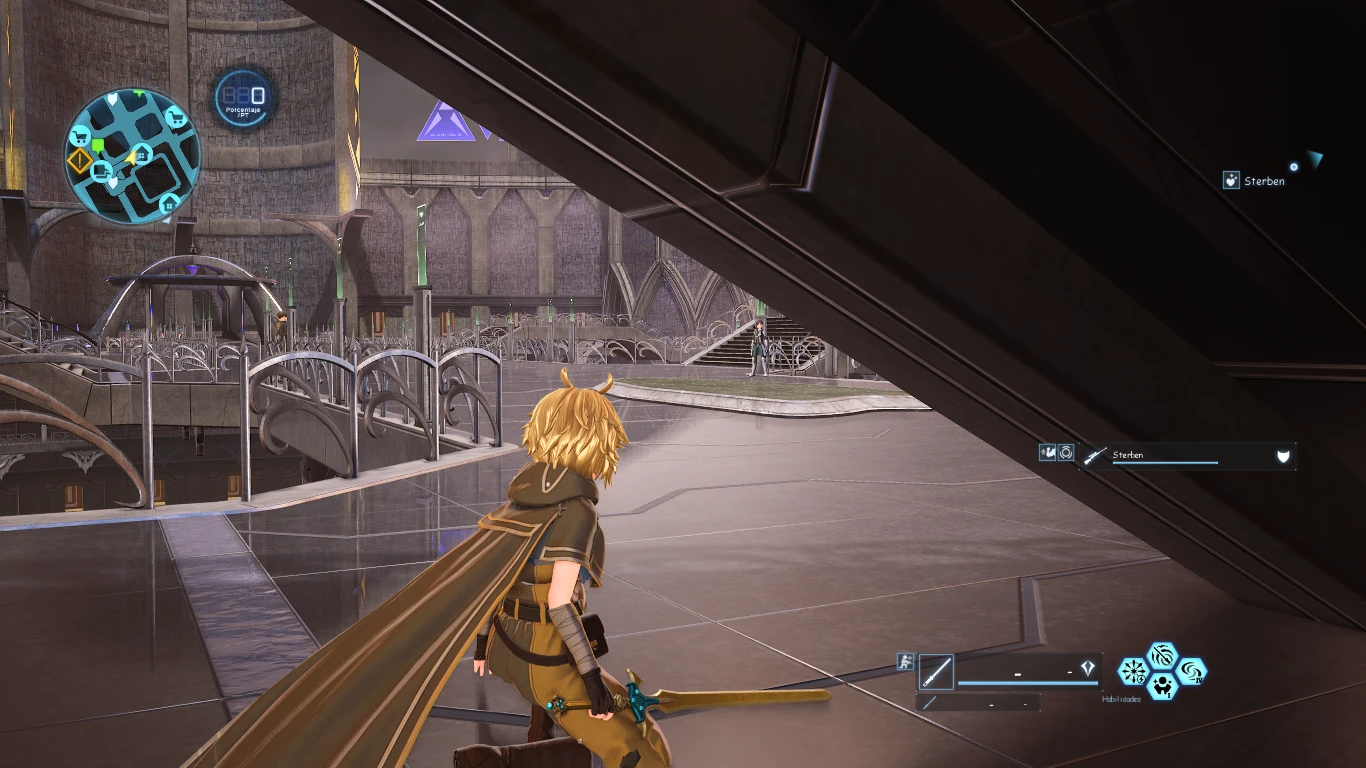Viewport: 1366px width, 768px height.
Task: Click the diamond crest icon on weapon bar
Action: tap(1088, 669)
